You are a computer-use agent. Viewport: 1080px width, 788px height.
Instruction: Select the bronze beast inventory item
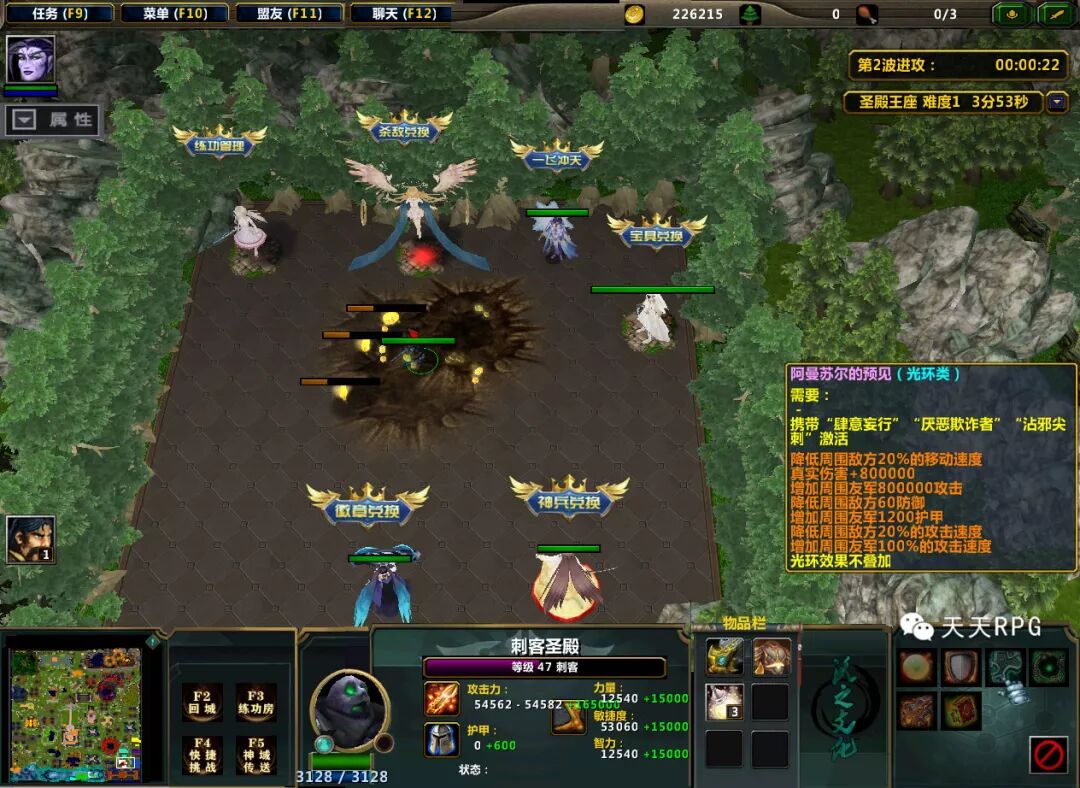pyautogui.click(x=771, y=656)
